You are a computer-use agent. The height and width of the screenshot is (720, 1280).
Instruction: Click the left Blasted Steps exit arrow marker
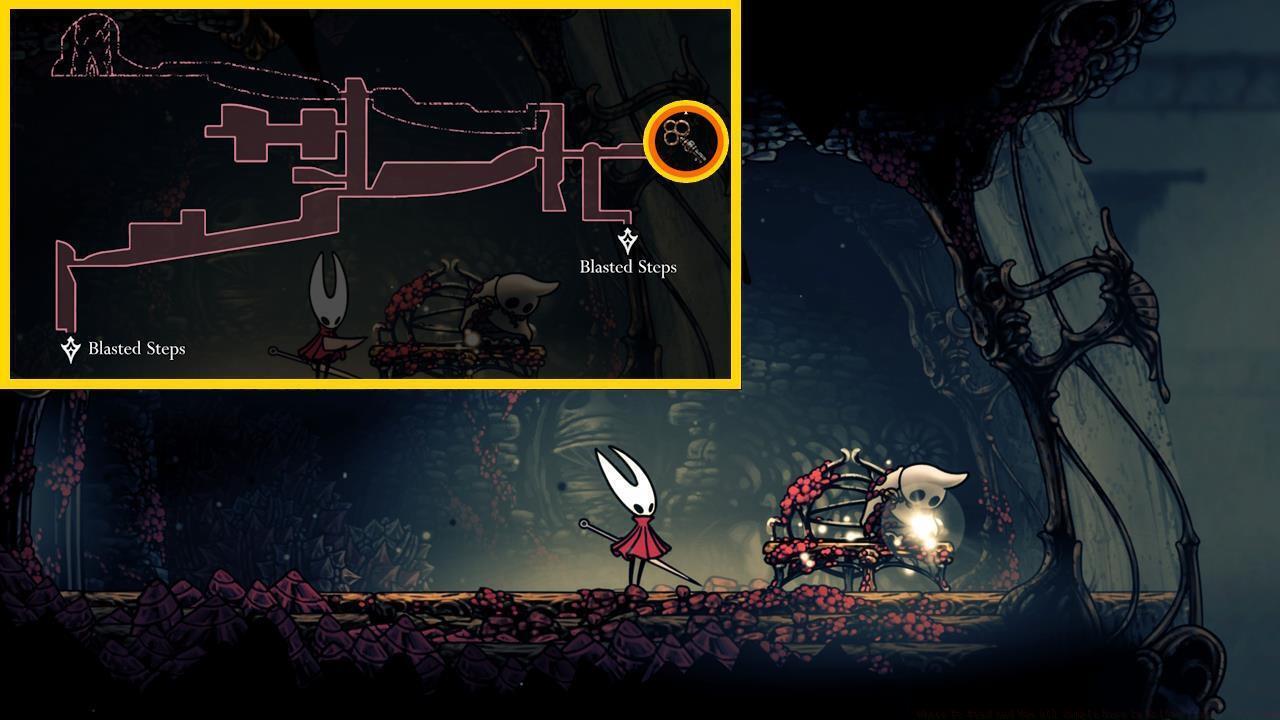[x=69, y=348]
